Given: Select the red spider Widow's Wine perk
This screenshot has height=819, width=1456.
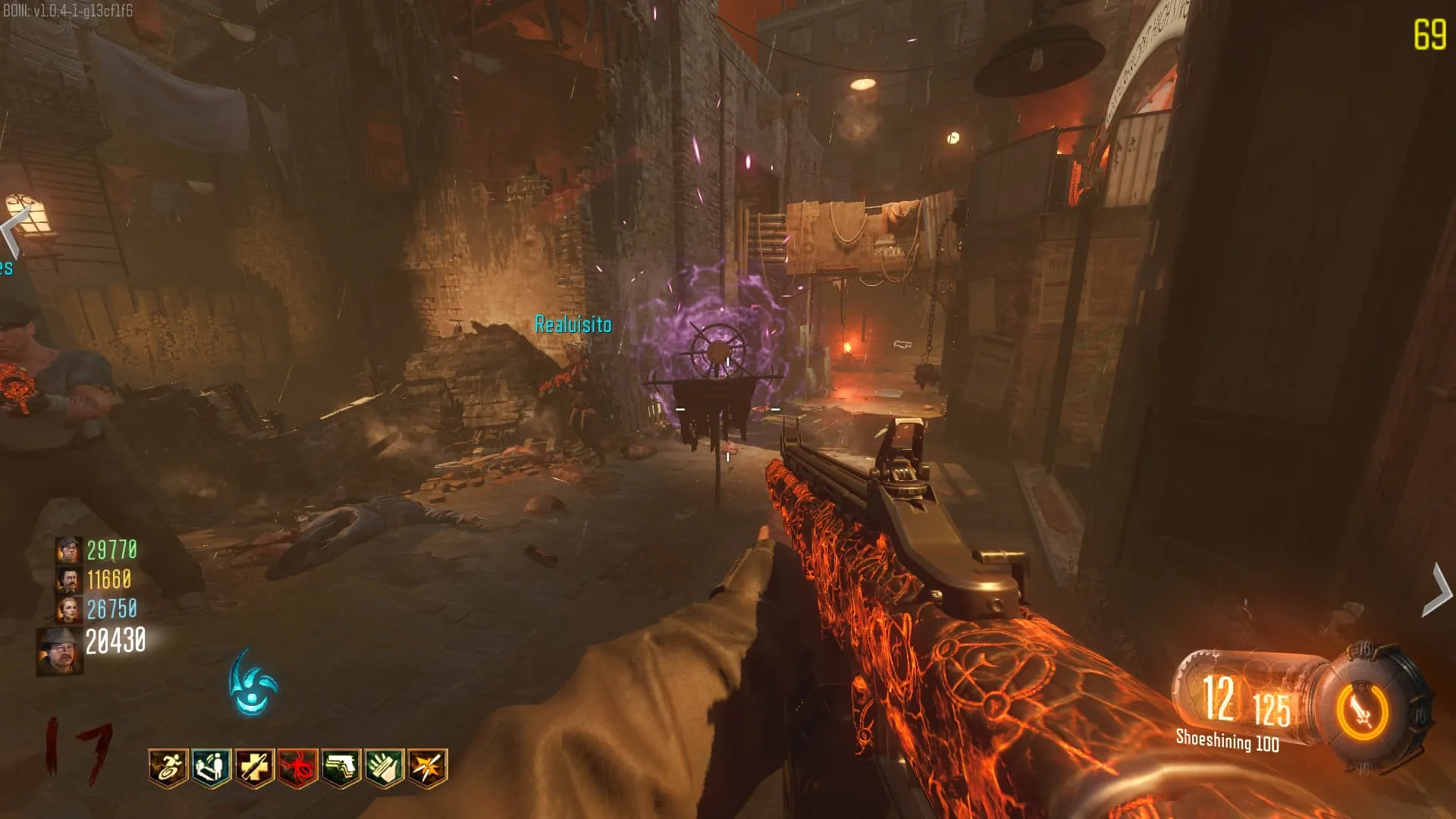Looking at the screenshot, I should [x=297, y=767].
